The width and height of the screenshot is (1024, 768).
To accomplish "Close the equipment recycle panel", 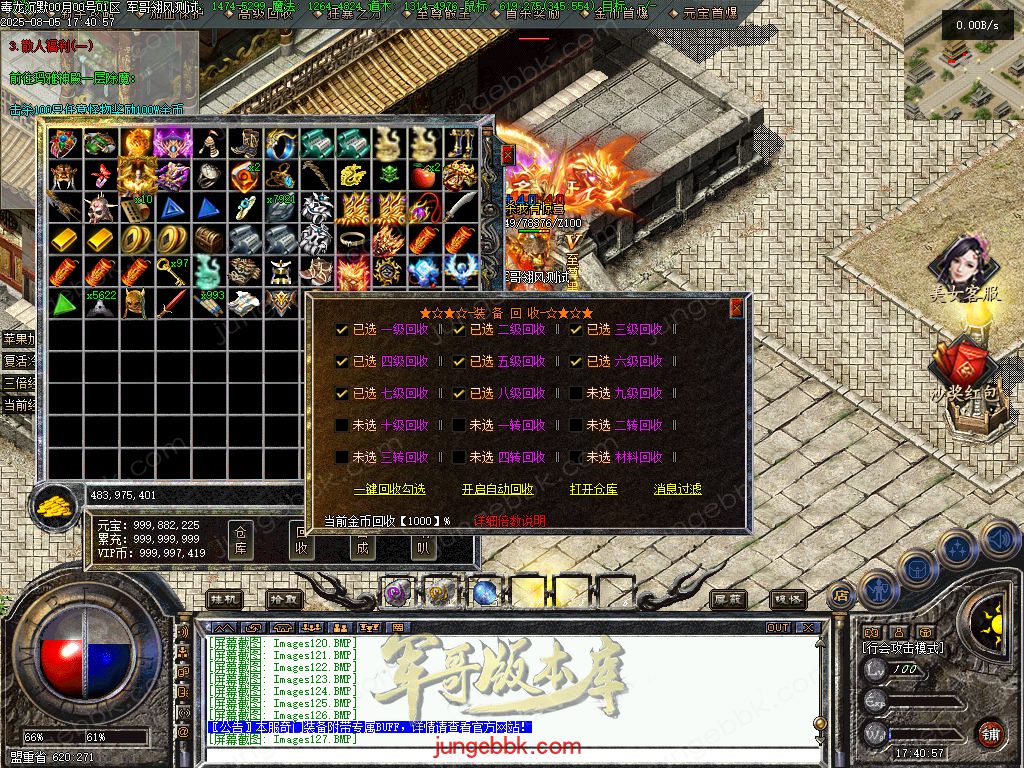I will [737, 308].
